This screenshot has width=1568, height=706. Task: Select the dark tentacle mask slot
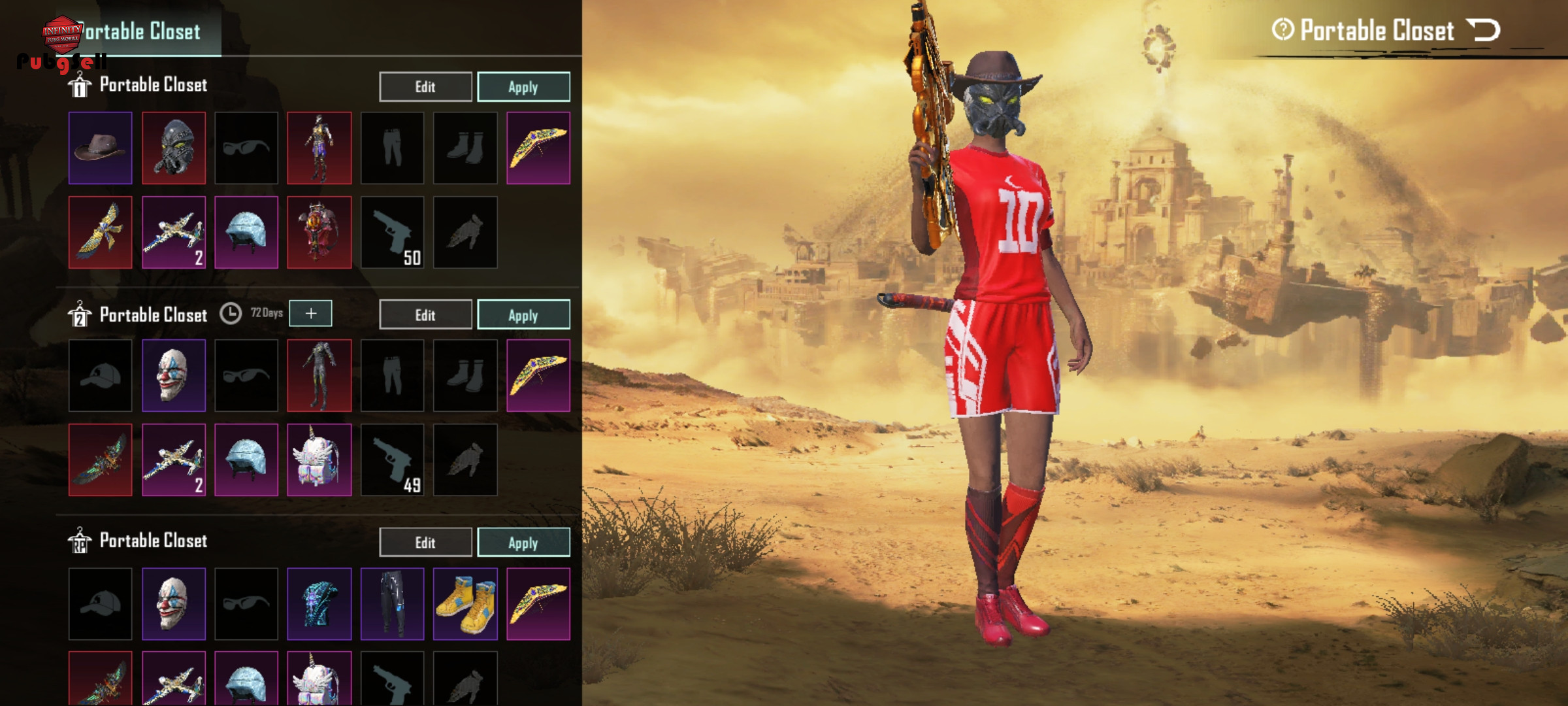174,148
